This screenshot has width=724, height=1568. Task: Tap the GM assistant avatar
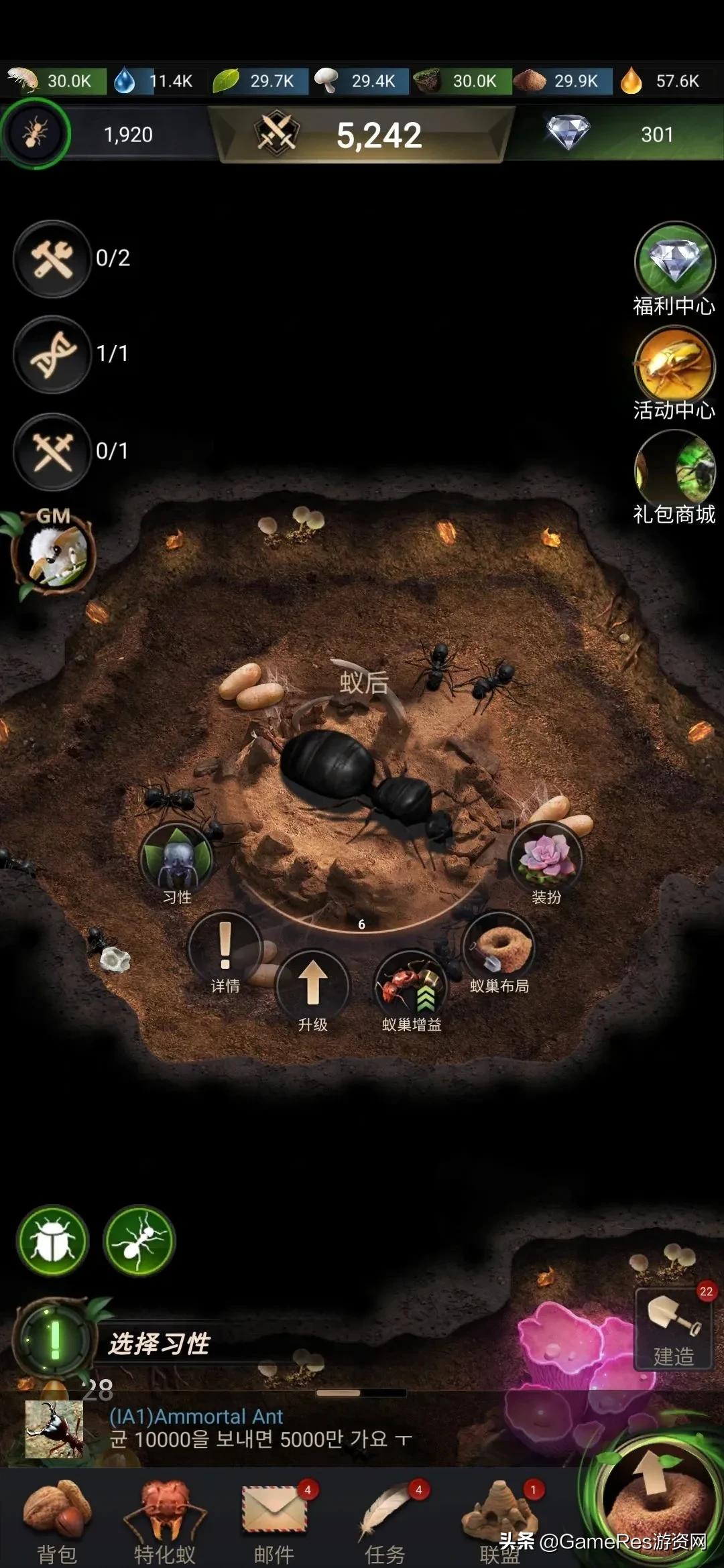click(x=54, y=554)
